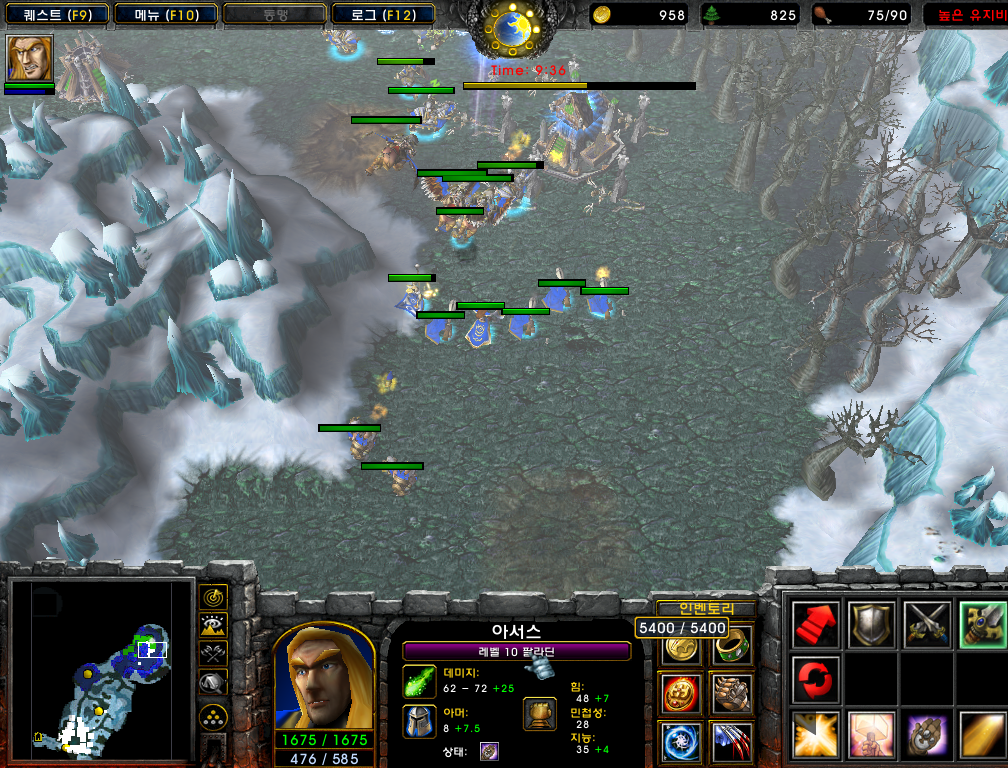1008x768 pixels.
Task: Open the 퀘스트 (F9) quest log
Action: (57, 15)
